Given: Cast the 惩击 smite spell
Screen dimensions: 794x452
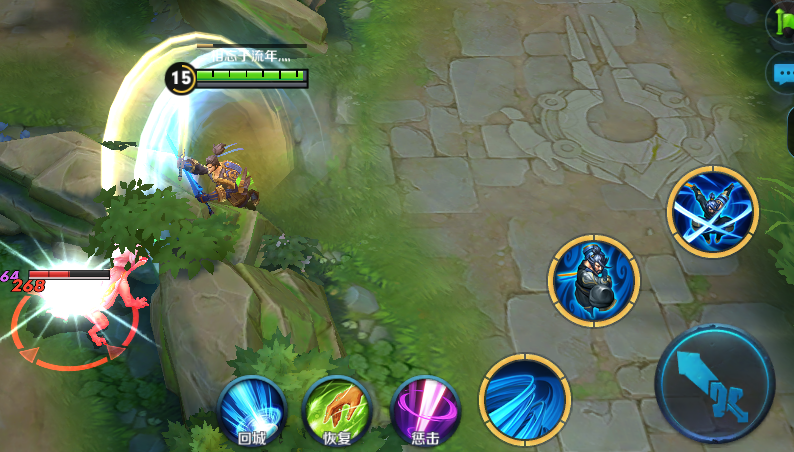Looking at the screenshot, I should (x=424, y=409).
